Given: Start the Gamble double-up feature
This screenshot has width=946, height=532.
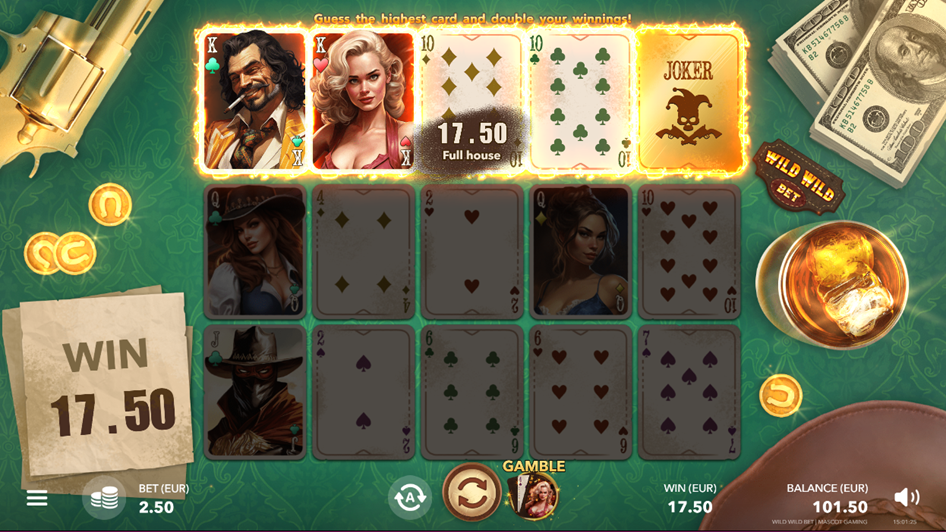Looking at the screenshot, I should tap(535, 494).
